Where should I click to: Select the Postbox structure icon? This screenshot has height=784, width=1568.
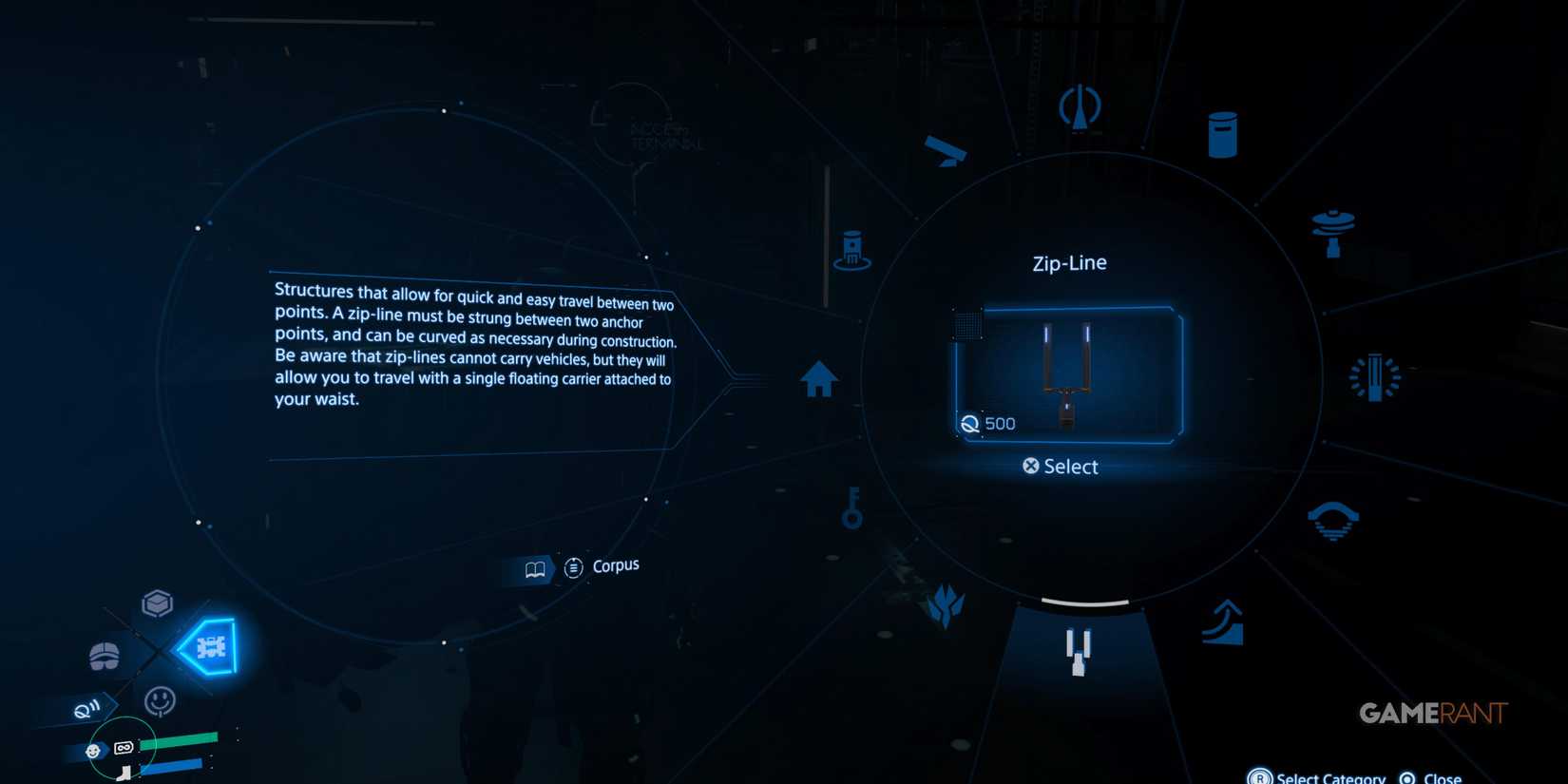pos(1222,133)
